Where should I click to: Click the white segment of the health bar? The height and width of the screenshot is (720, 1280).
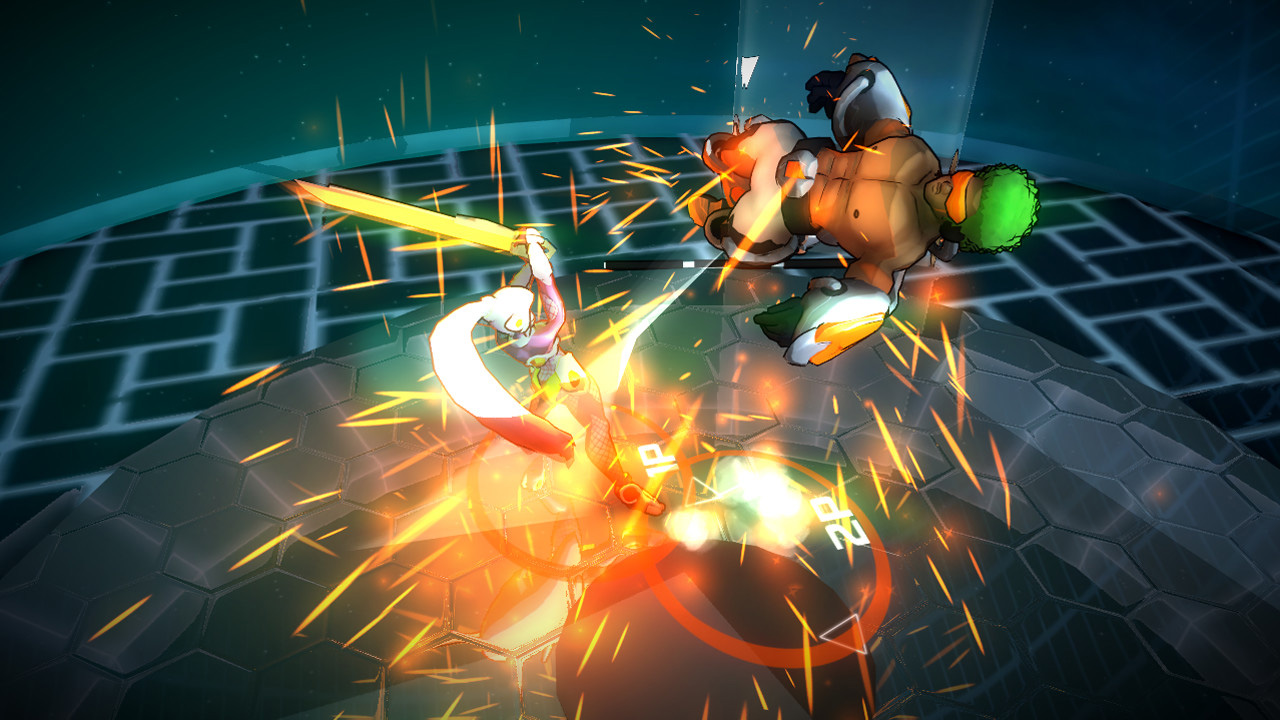pyautogui.click(x=688, y=263)
